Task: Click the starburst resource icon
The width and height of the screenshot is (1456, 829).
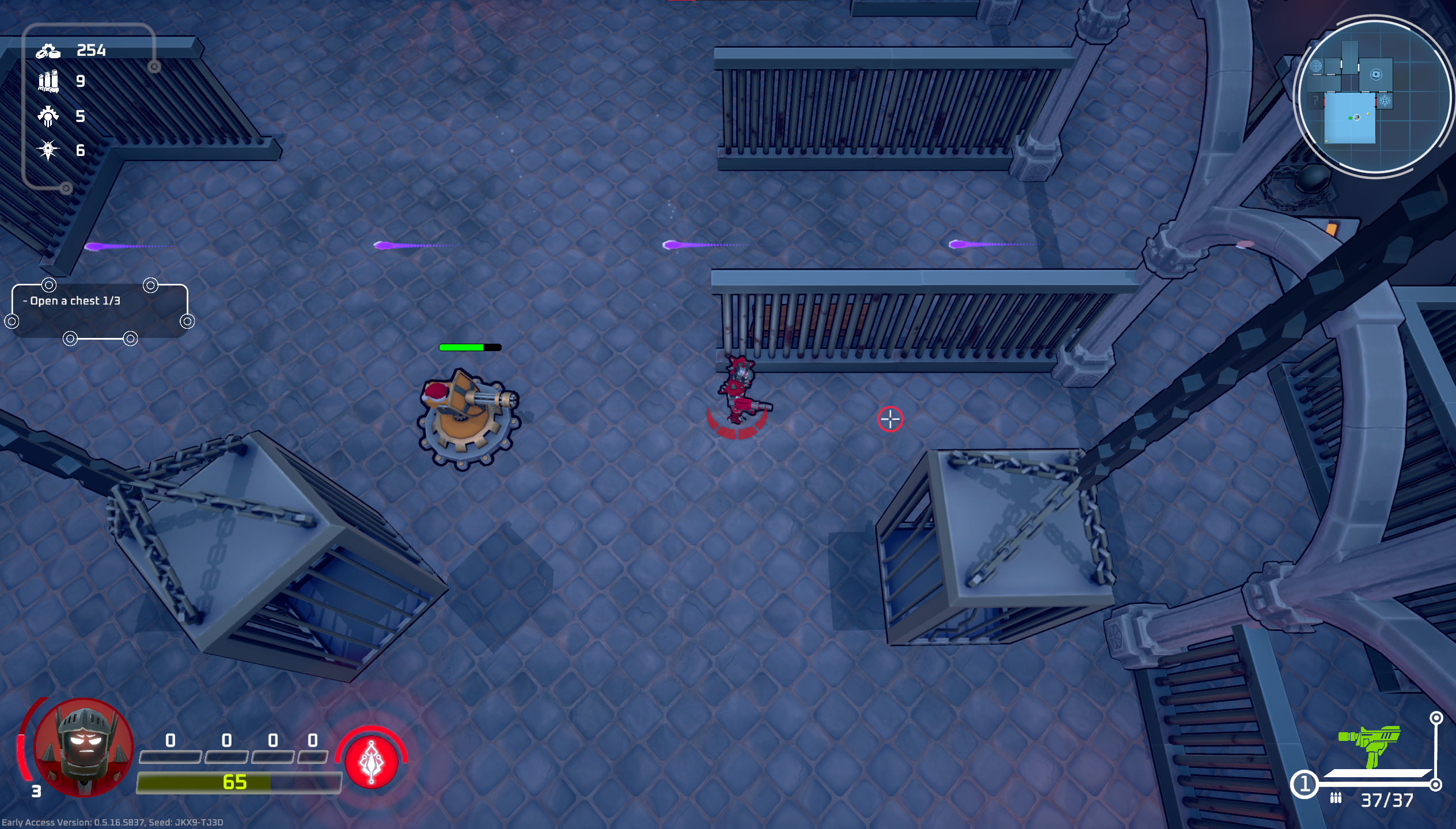Action: click(x=48, y=151)
